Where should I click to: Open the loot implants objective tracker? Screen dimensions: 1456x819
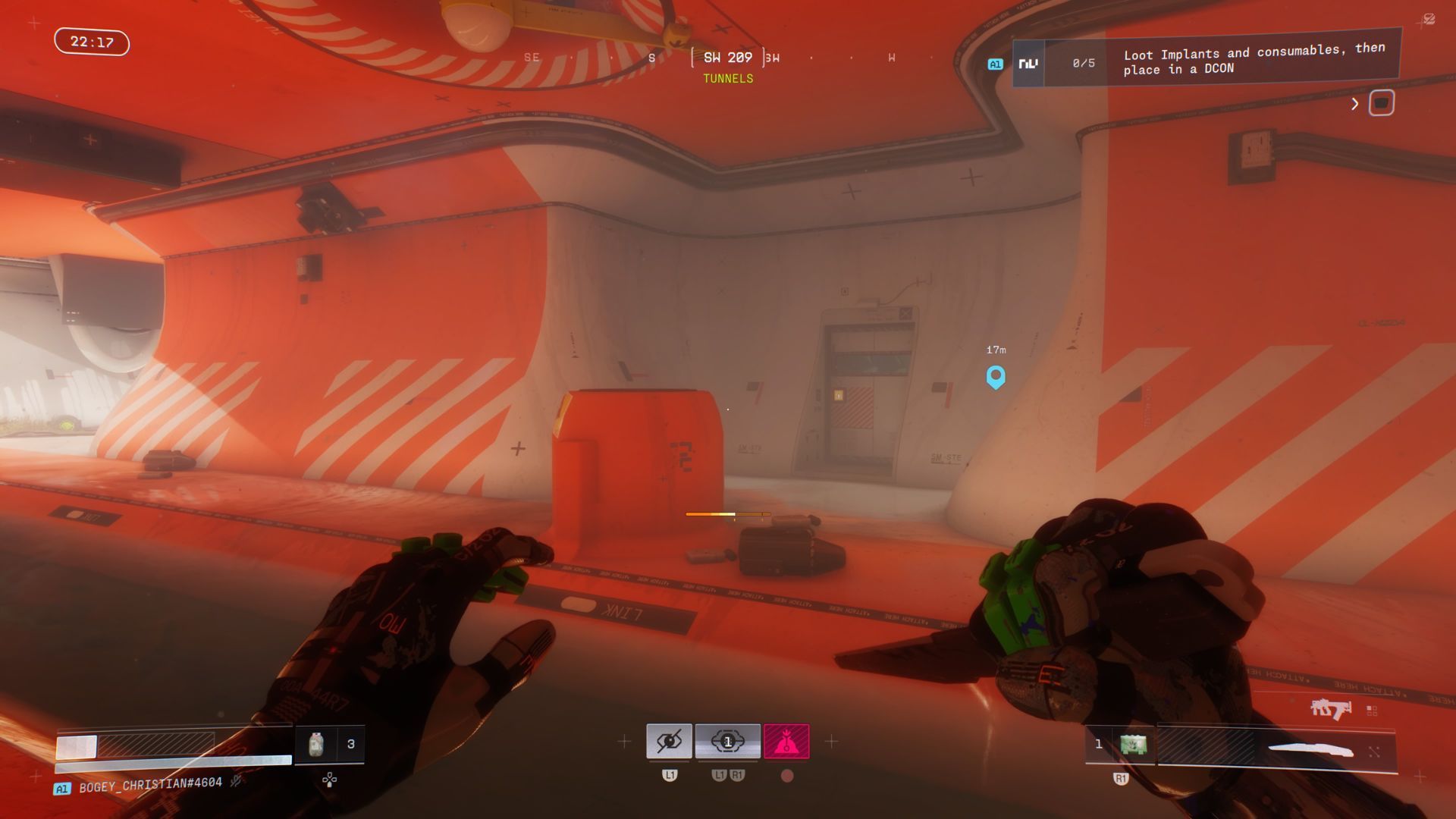click(x=1206, y=62)
